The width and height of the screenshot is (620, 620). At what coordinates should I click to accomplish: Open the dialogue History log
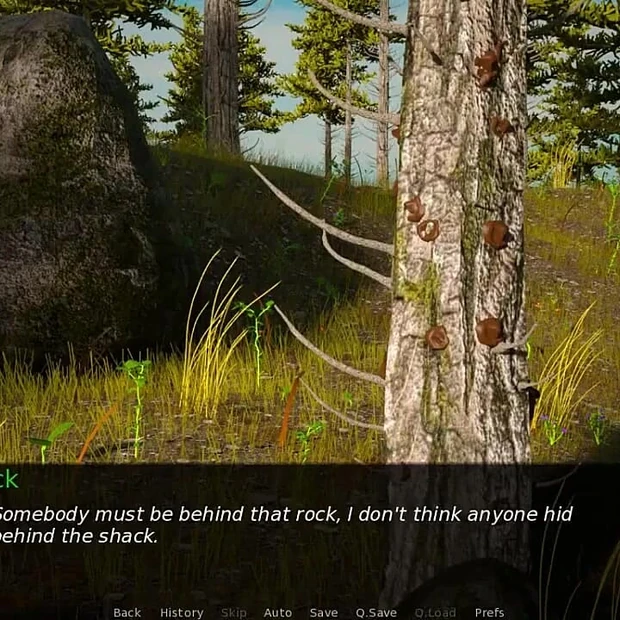point(181,613)
